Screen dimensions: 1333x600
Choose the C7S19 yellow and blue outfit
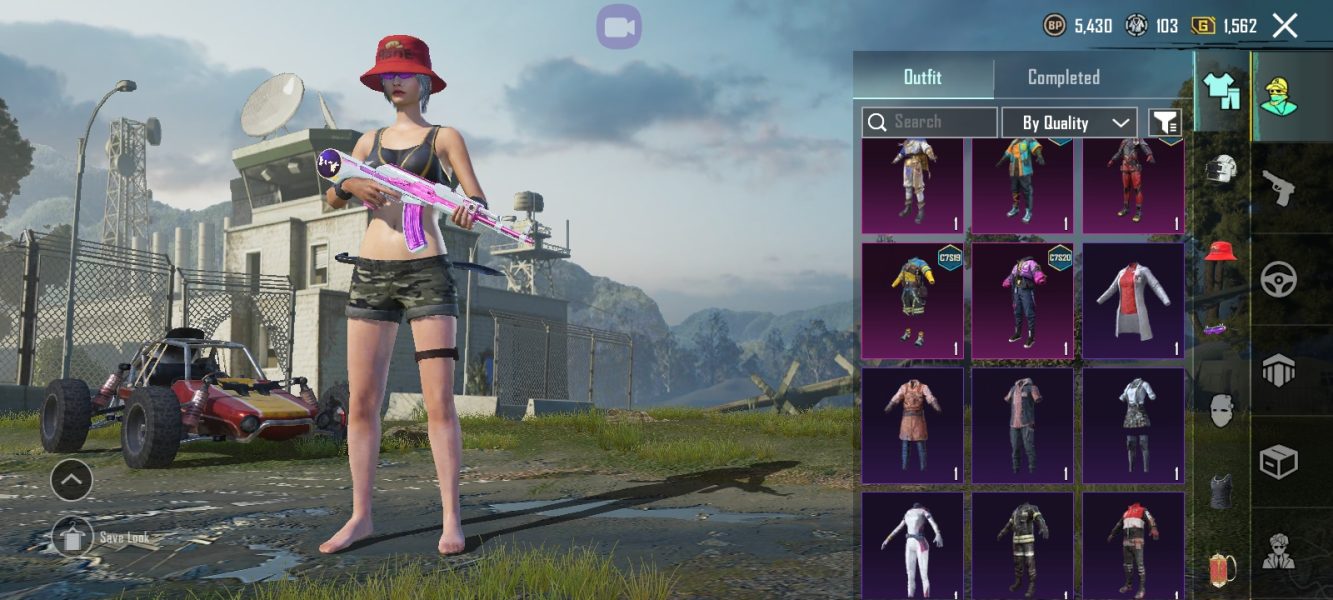(x=912, y=301)
